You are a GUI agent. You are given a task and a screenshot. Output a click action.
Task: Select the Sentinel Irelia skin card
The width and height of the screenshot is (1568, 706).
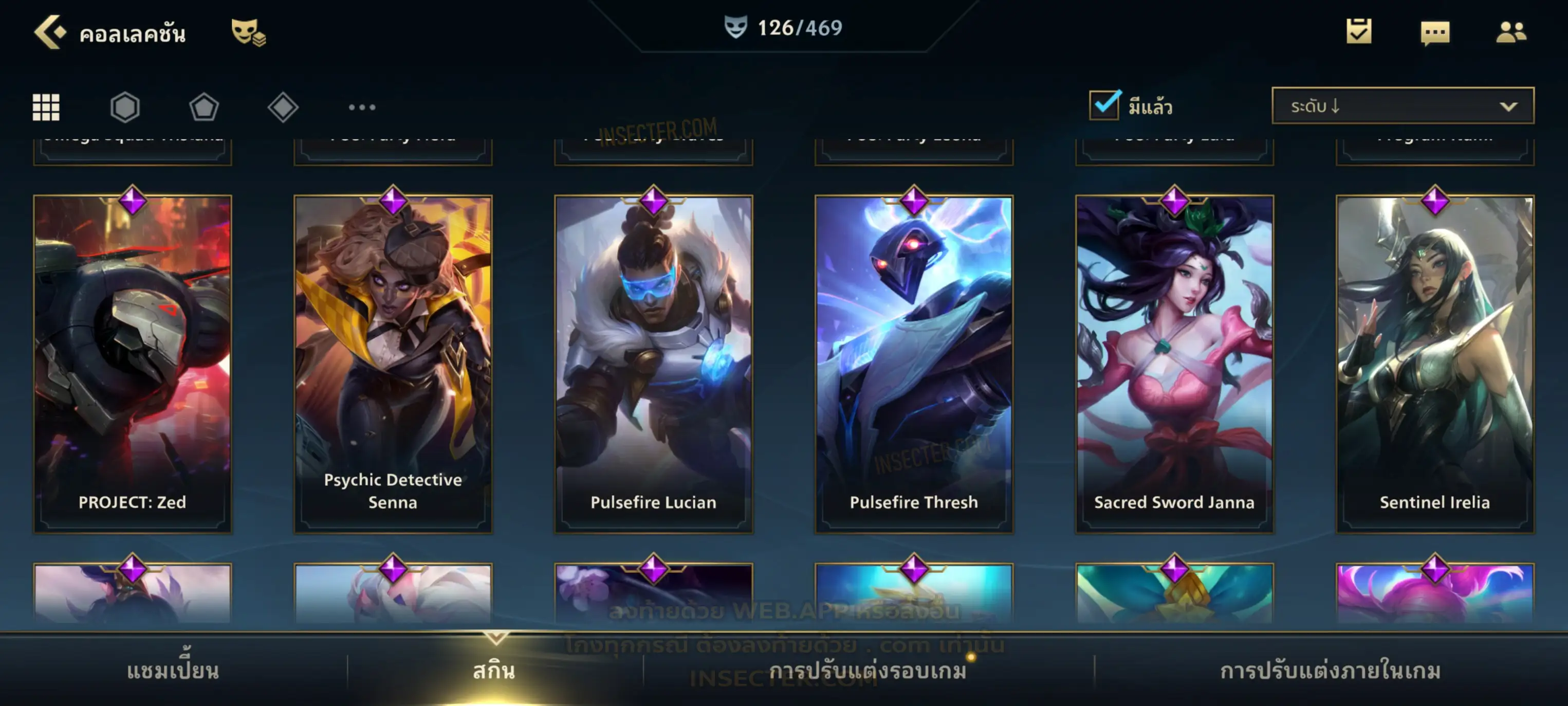click(x=1435, y=364)
